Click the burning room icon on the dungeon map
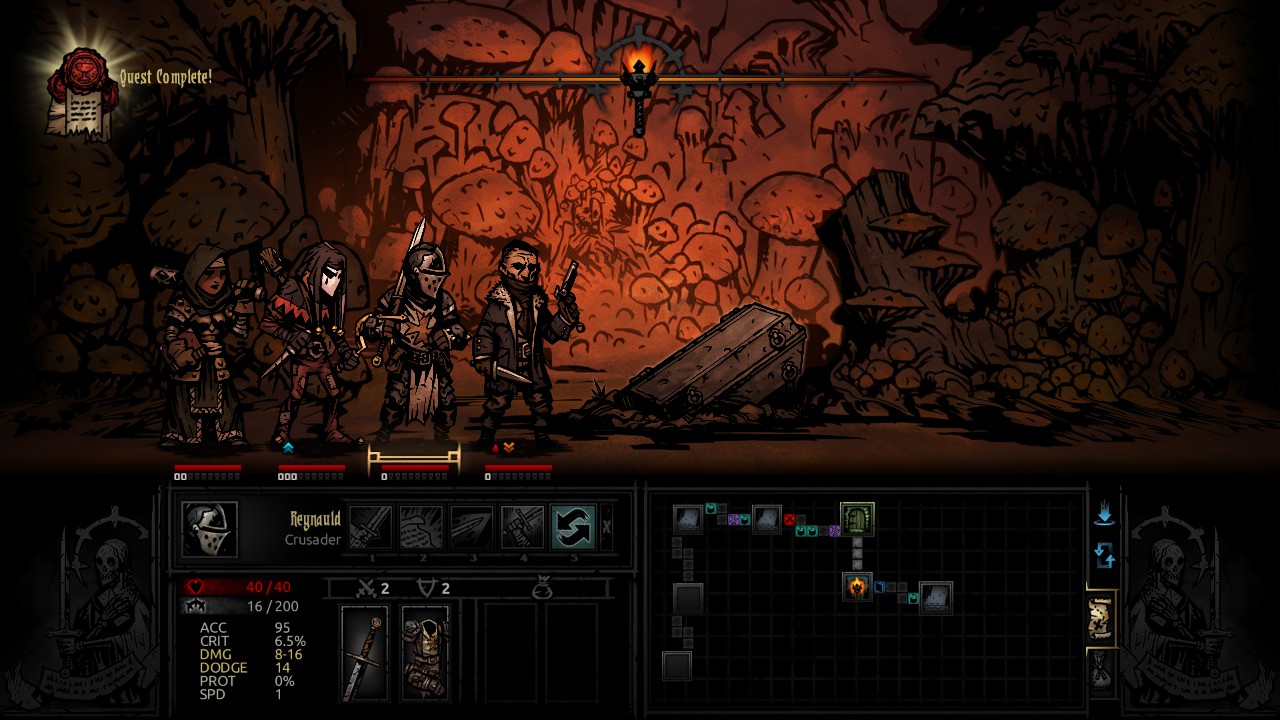The width and height of the screenshot is (1280, 720). [x=858, y=588]
